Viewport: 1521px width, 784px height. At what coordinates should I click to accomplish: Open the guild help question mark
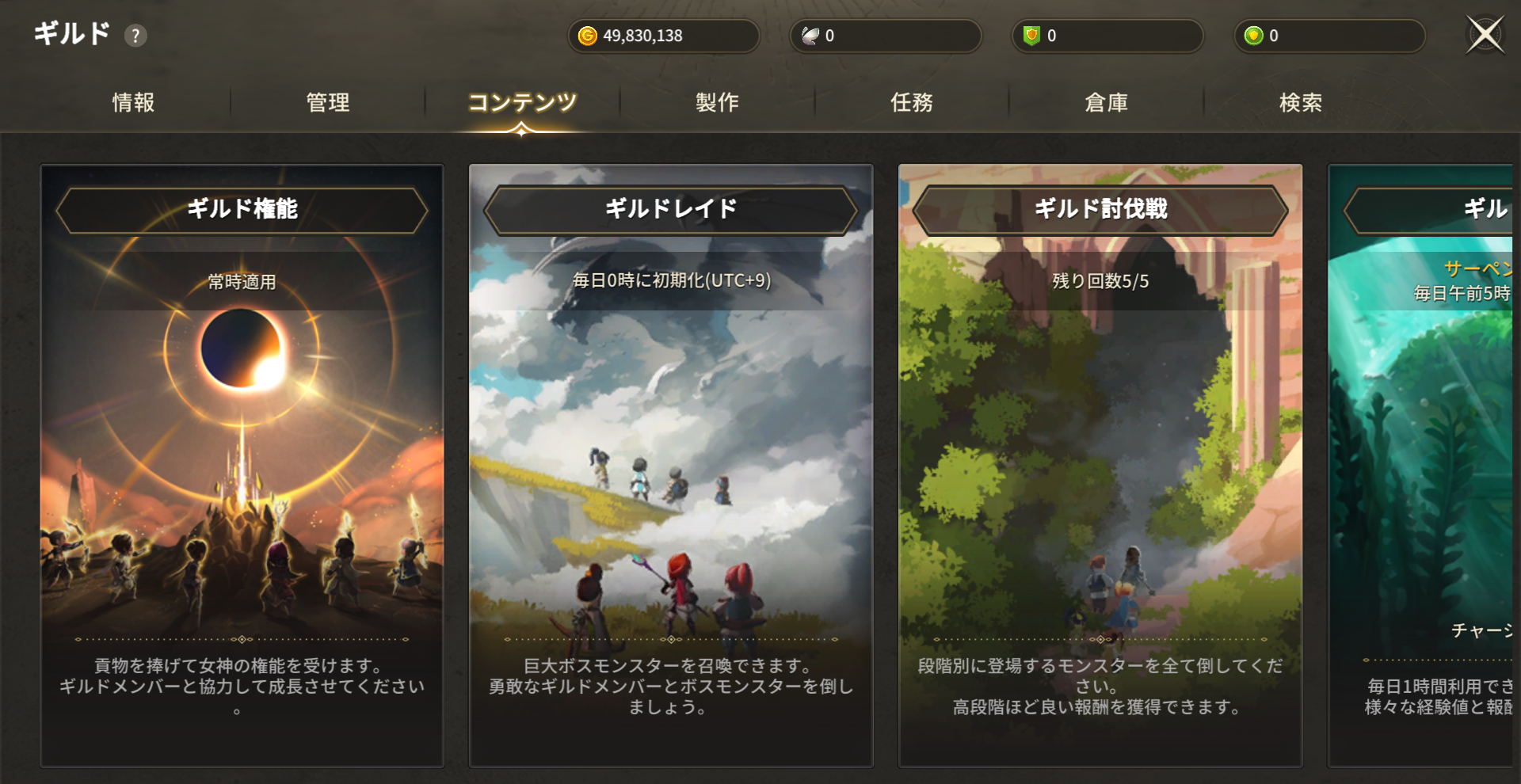(135, 36)
